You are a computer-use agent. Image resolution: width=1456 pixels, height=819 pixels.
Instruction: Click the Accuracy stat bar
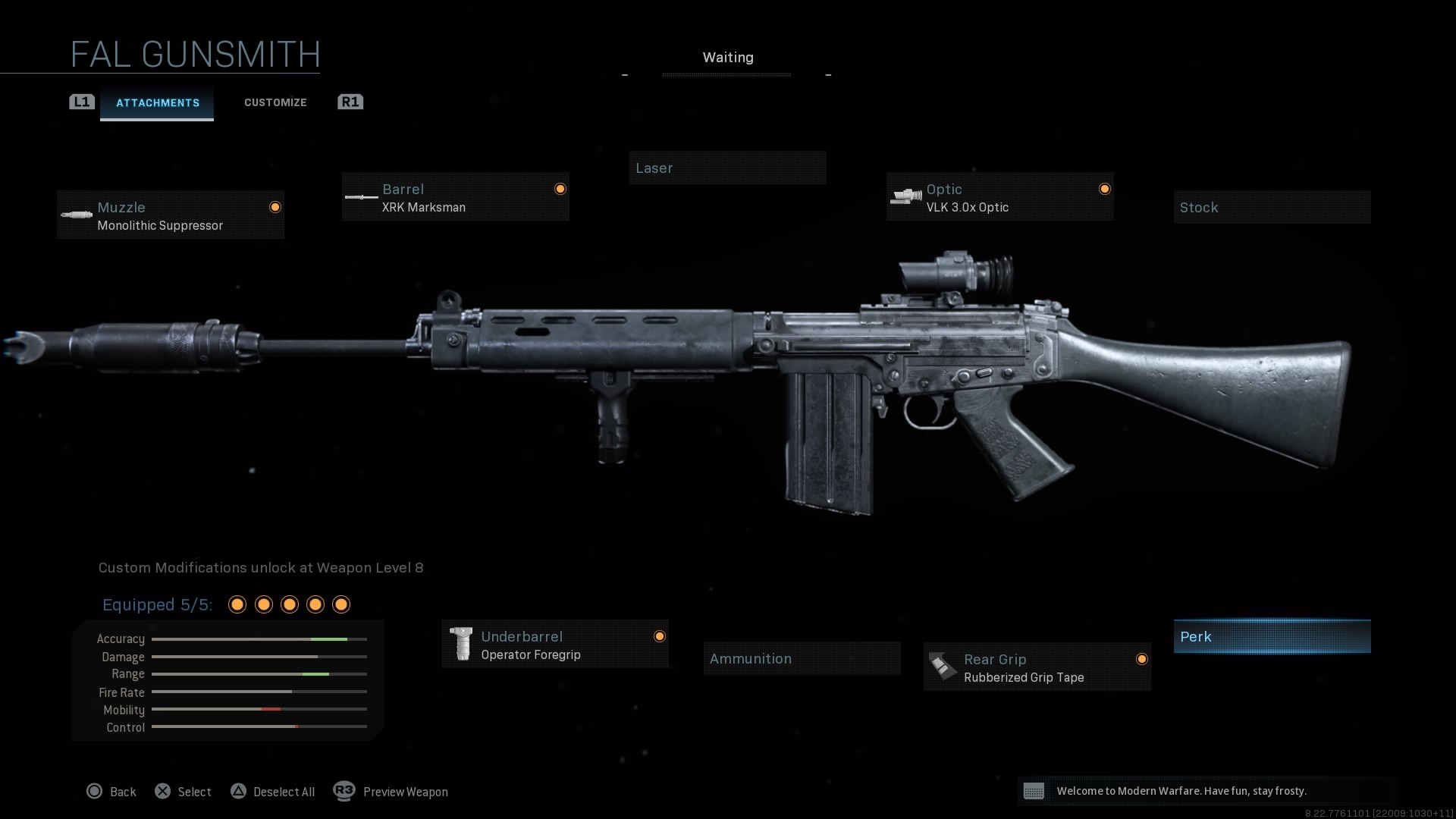(x=259, y=639)
